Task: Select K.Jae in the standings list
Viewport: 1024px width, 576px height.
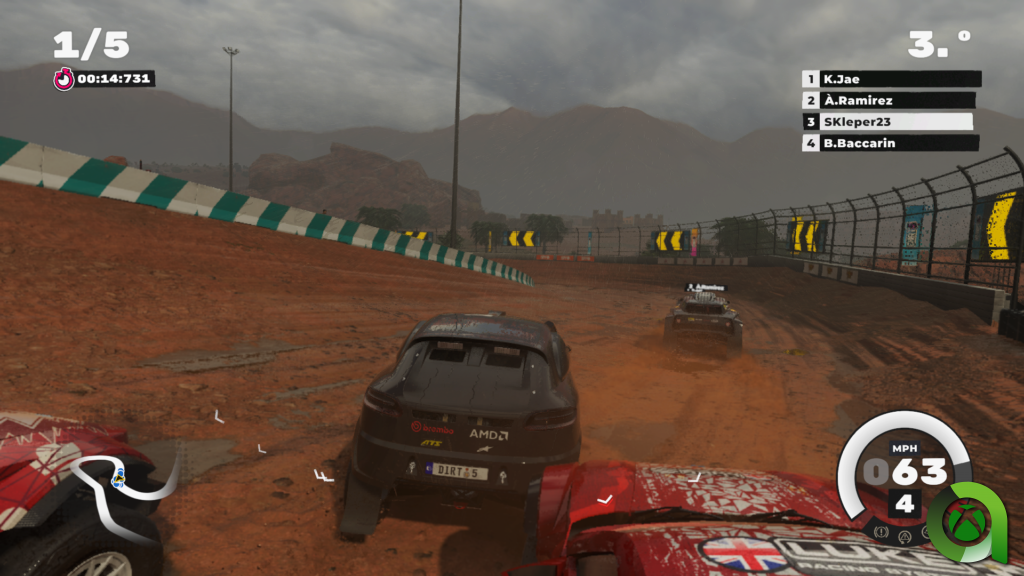Action: [890, 79]
